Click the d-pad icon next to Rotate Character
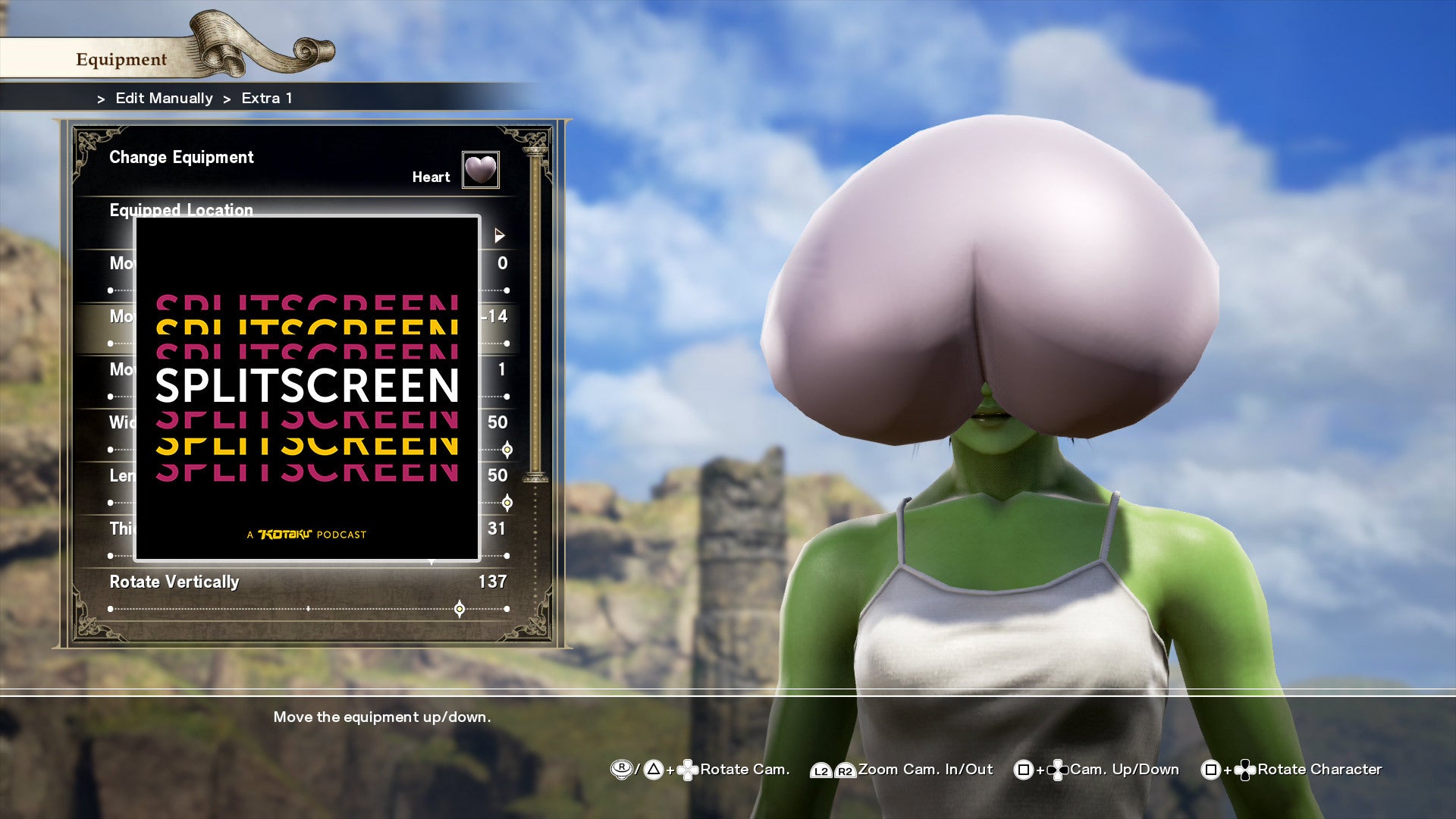This screenshot has height=819, width=1456. click(1244, 770)
